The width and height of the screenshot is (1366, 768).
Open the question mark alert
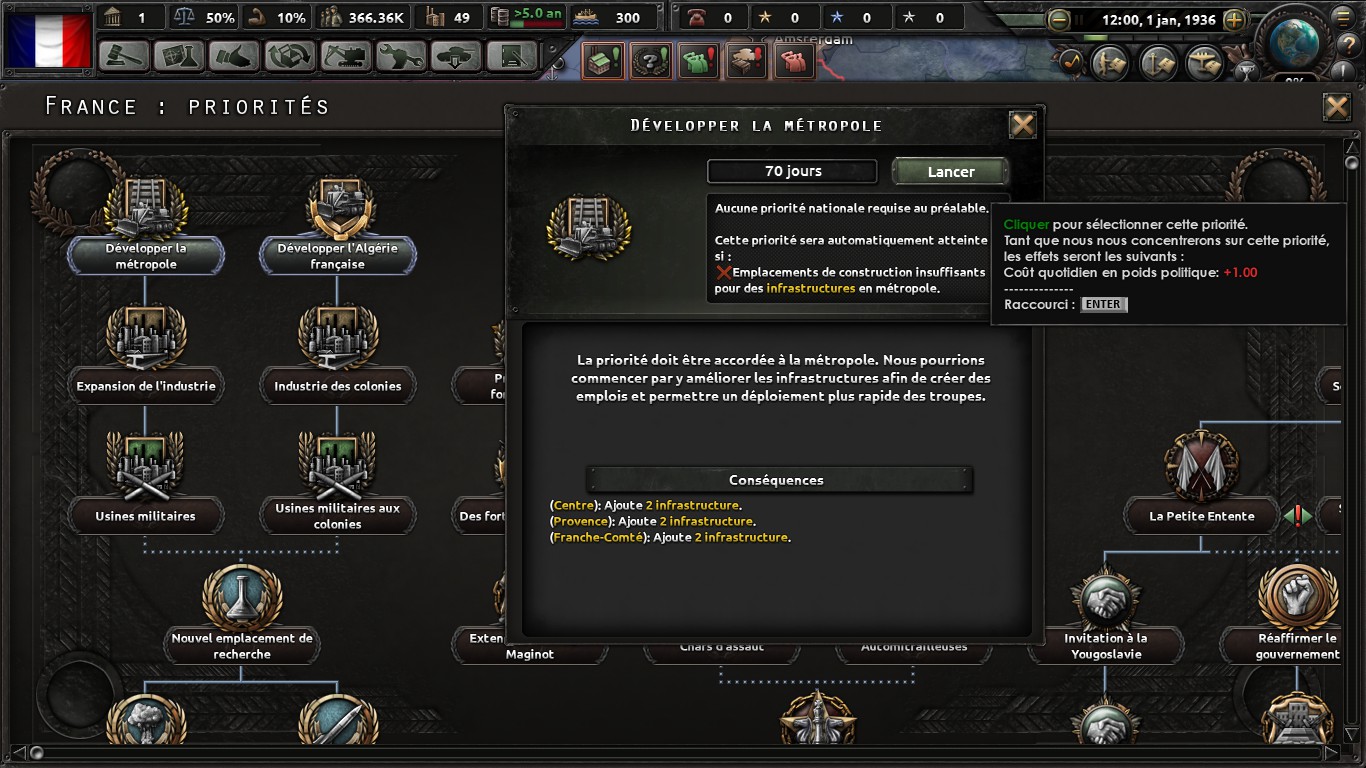(650, 61)
